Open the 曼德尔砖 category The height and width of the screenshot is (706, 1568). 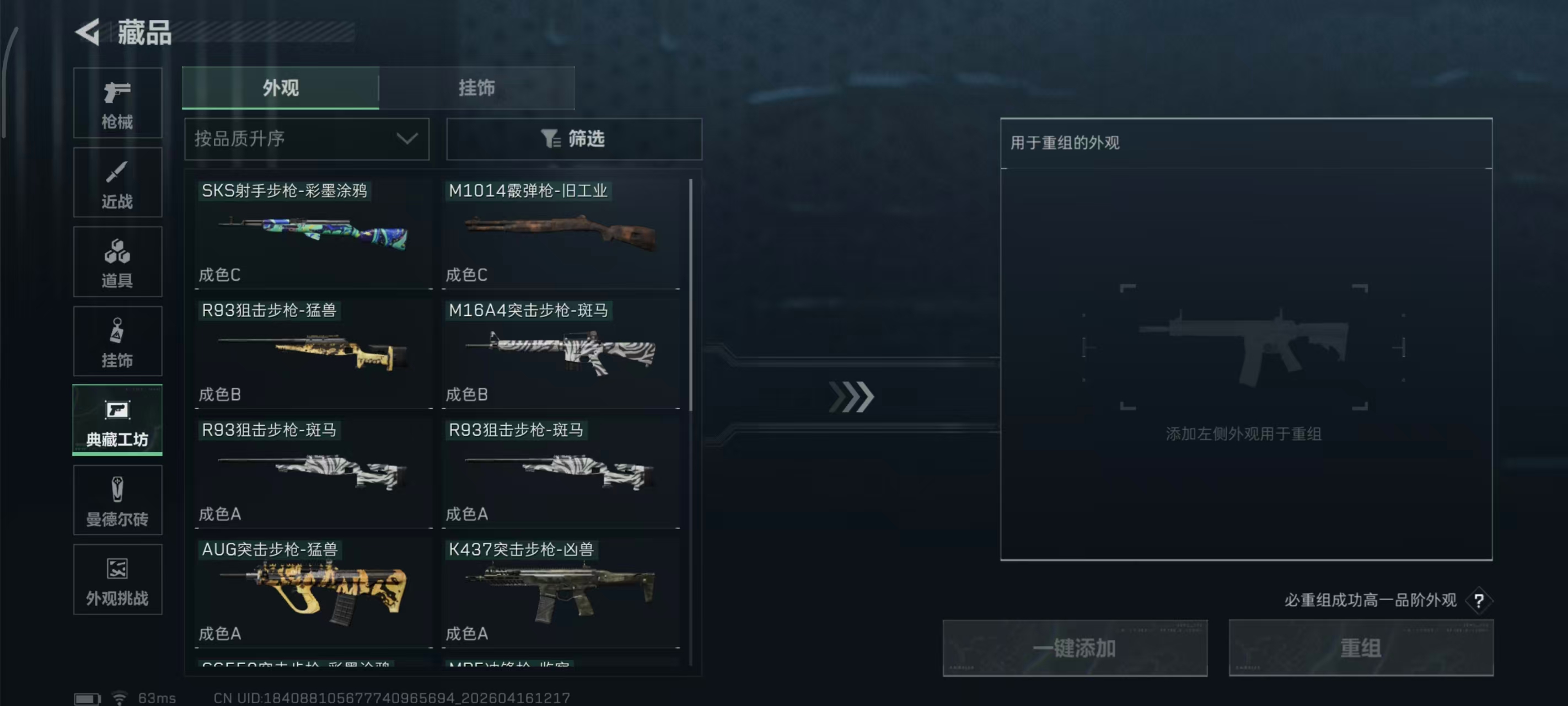point(117,500)
